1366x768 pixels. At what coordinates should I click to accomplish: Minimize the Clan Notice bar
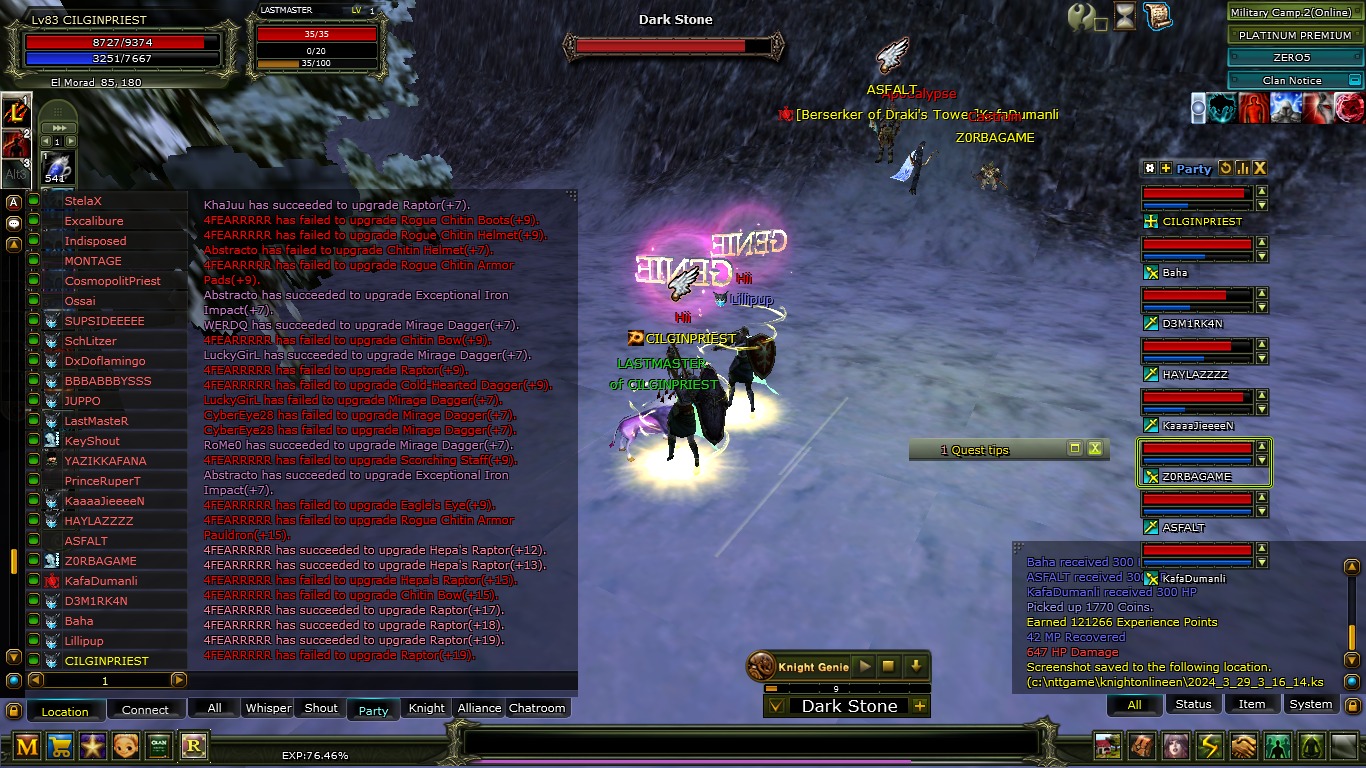1355,80
